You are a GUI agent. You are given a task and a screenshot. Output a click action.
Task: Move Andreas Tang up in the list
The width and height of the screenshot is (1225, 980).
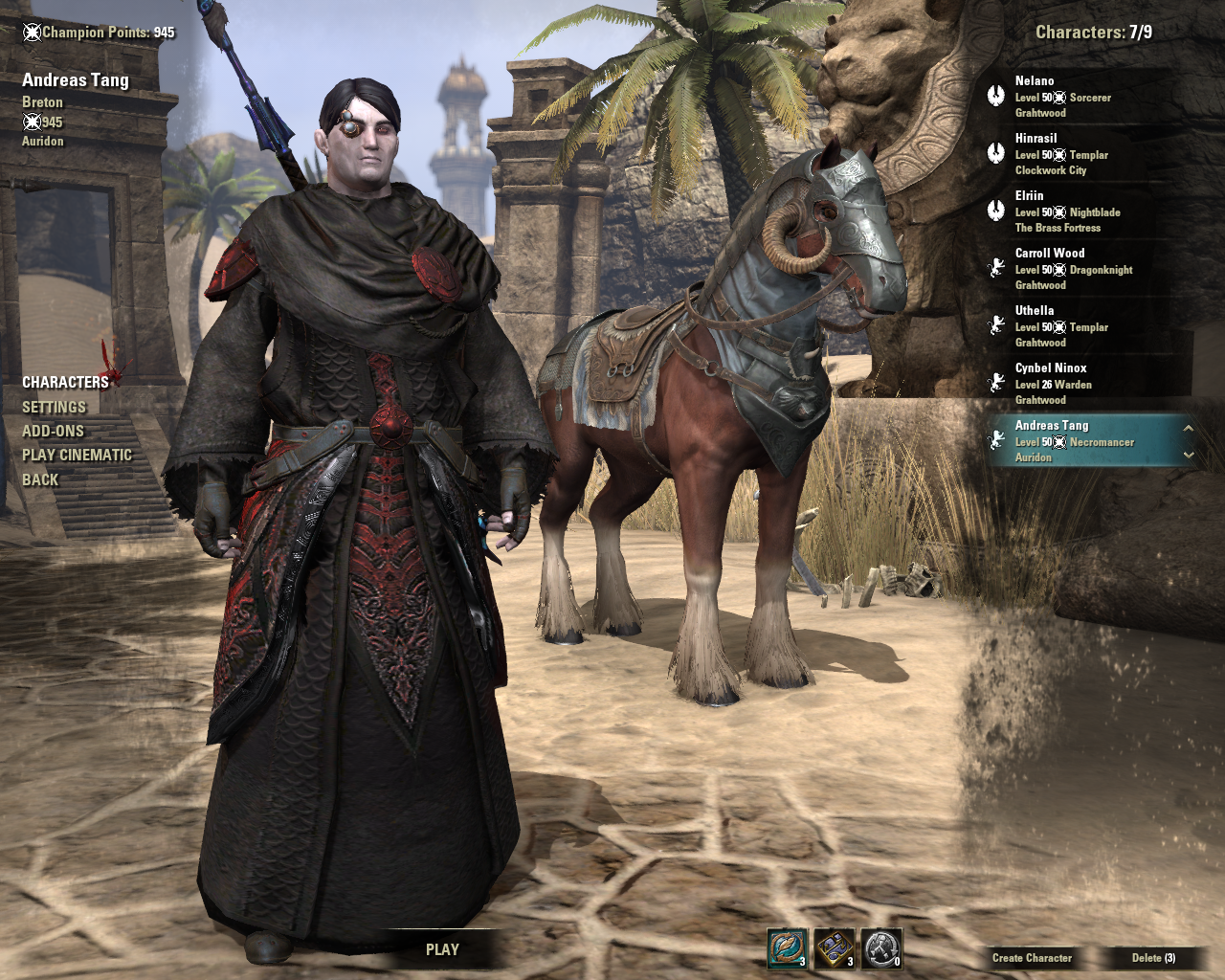(x=1188, y=428)
